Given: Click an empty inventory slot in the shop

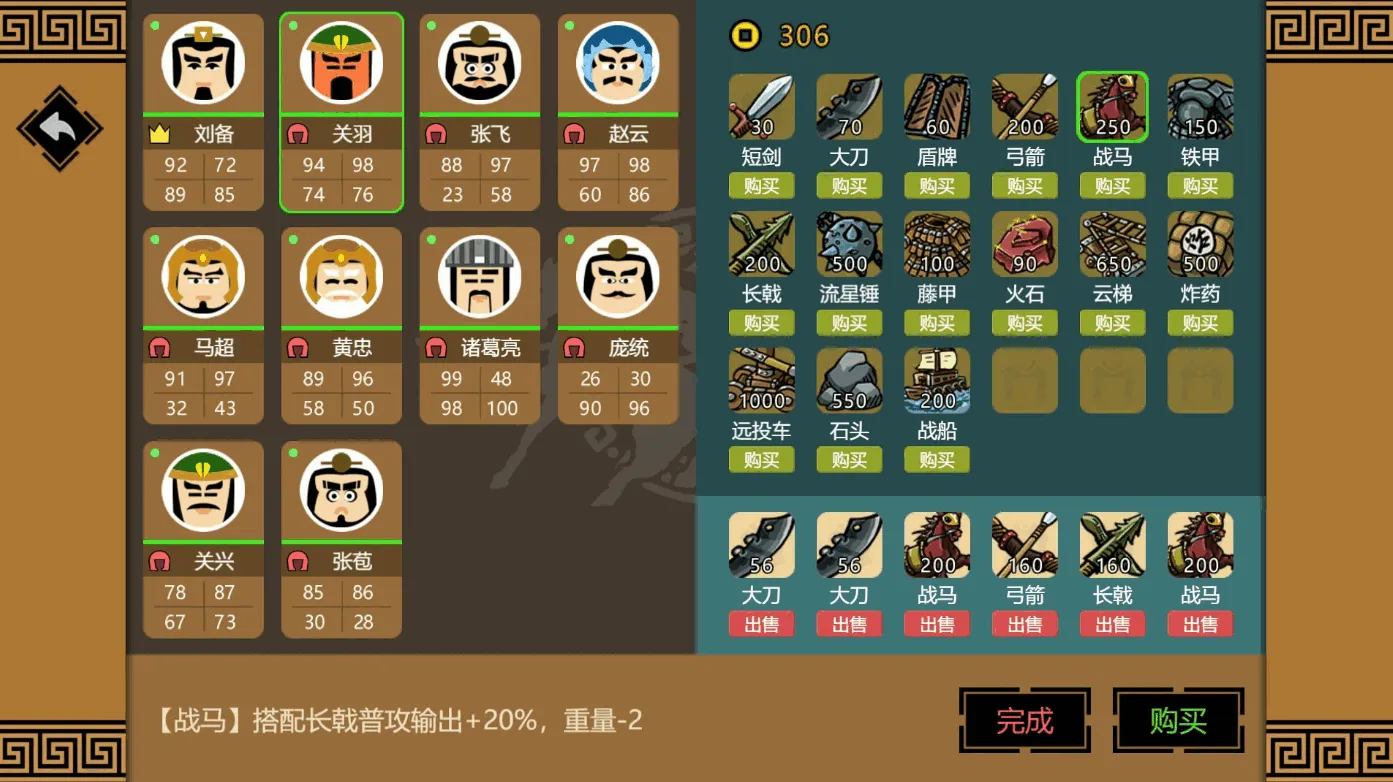Looking at the screenshot, I should click(x=1024, y=380).
